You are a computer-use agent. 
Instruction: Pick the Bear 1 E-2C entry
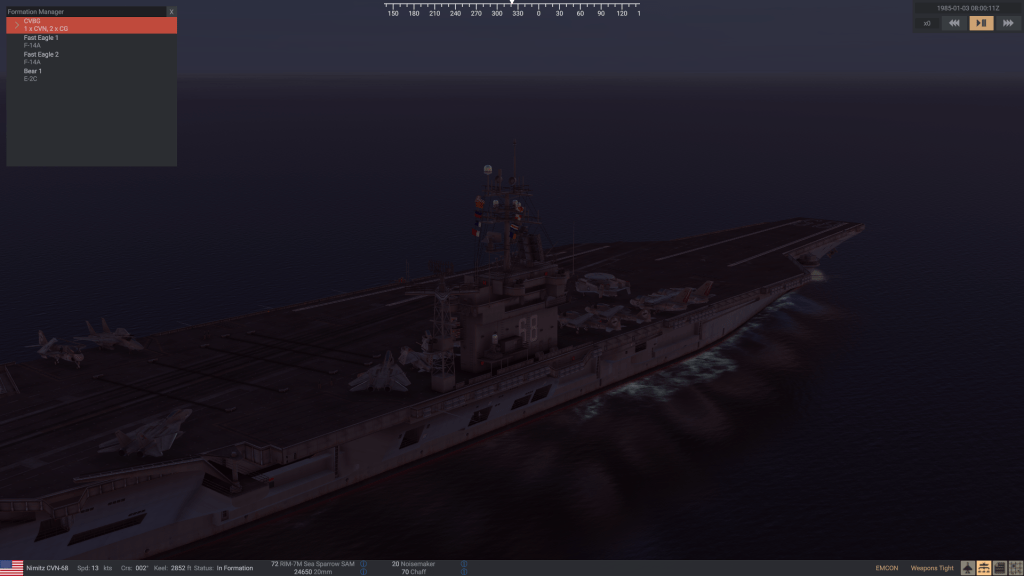(x=33, y=75)
